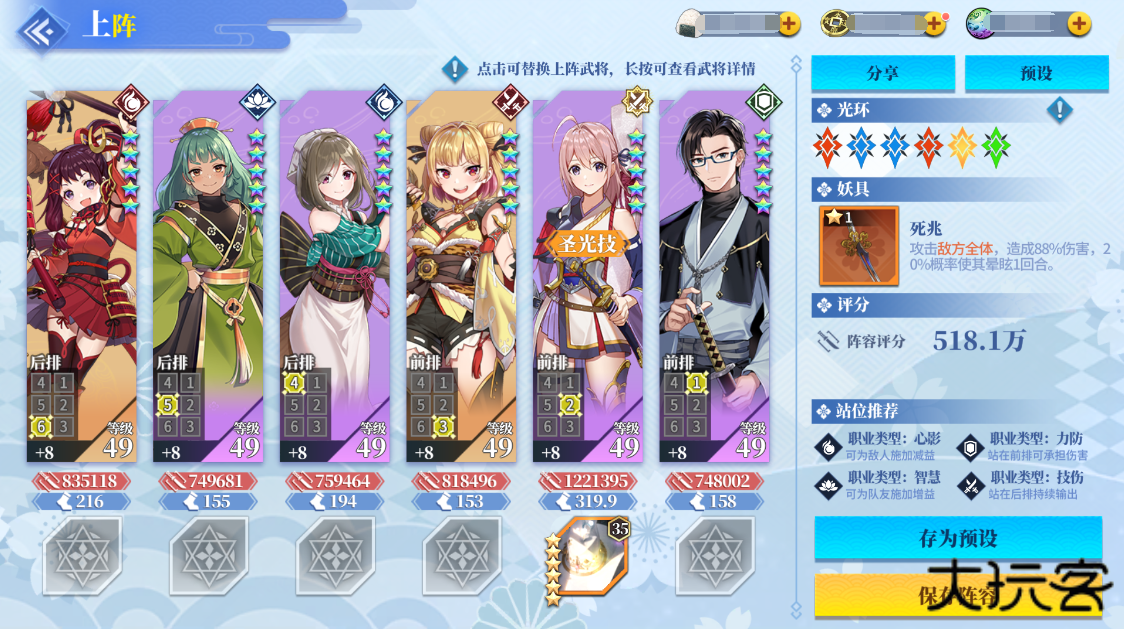The image size is (1124, 629).
Task: Add more rice ball currency
Action: pos(789,24)
